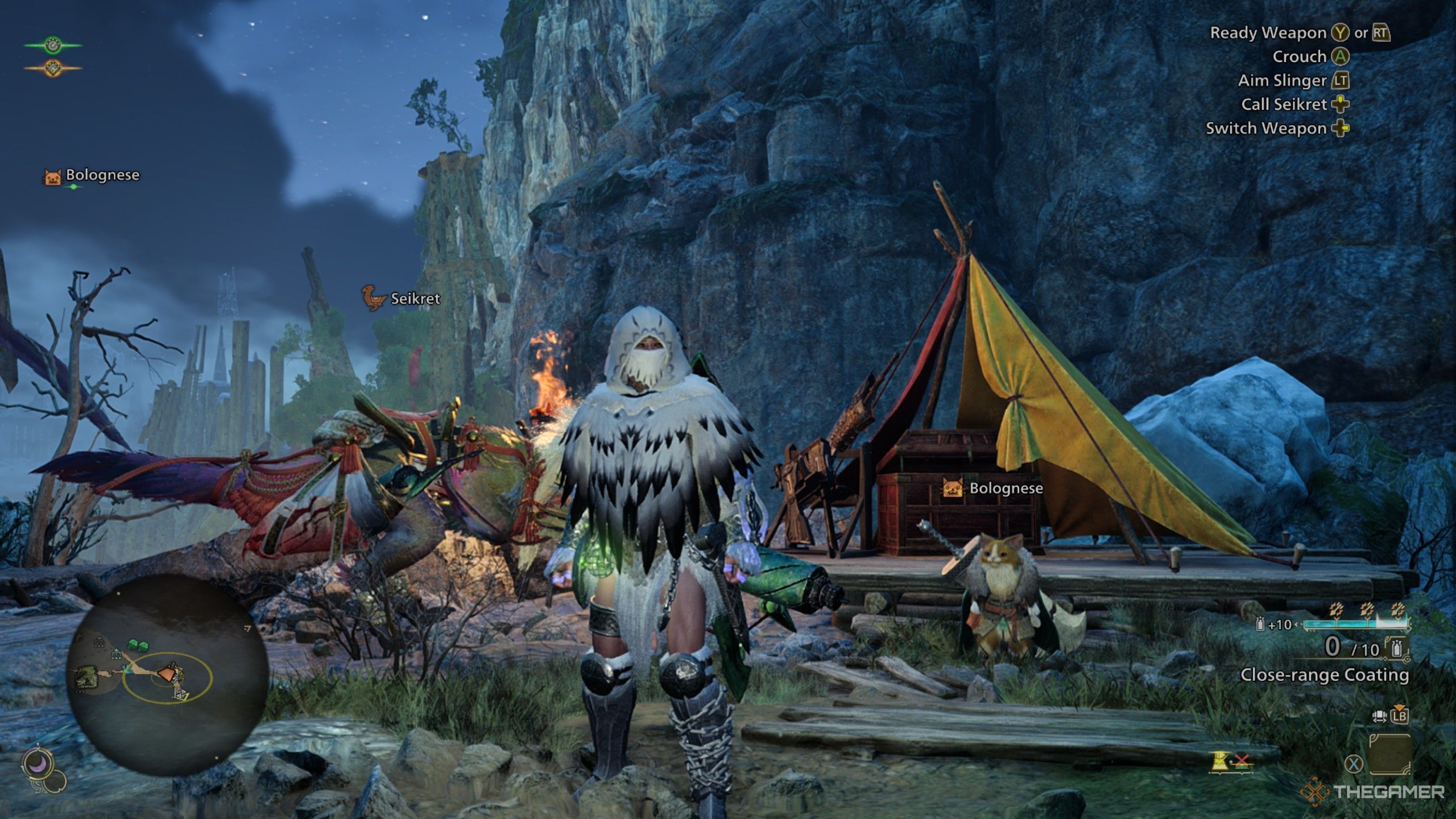1456x819 pixels.
Task: Select the Seikret name tag marker
Action: (402, 298)
